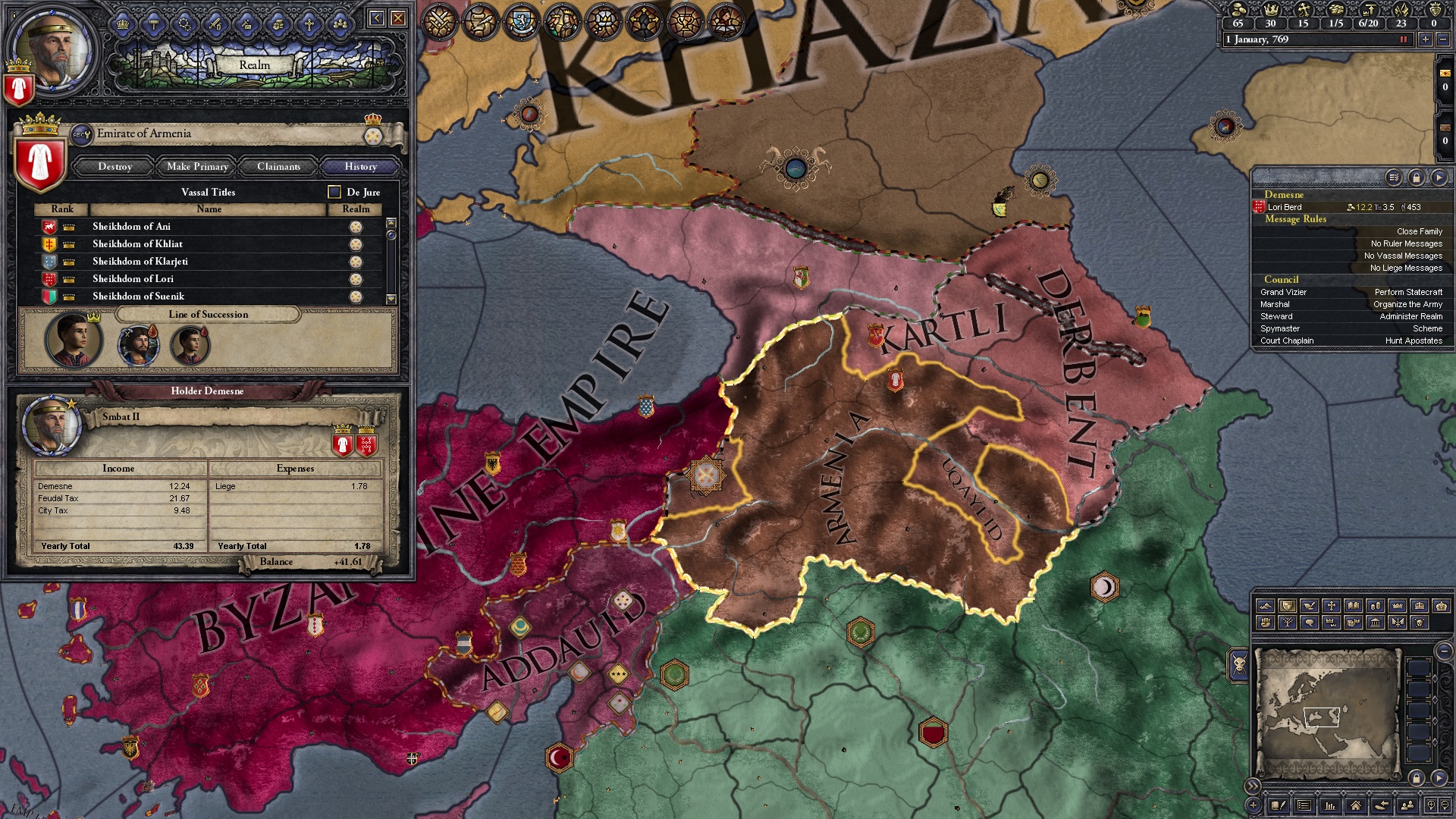Increase game speed with the plus button

[1425, 40]
